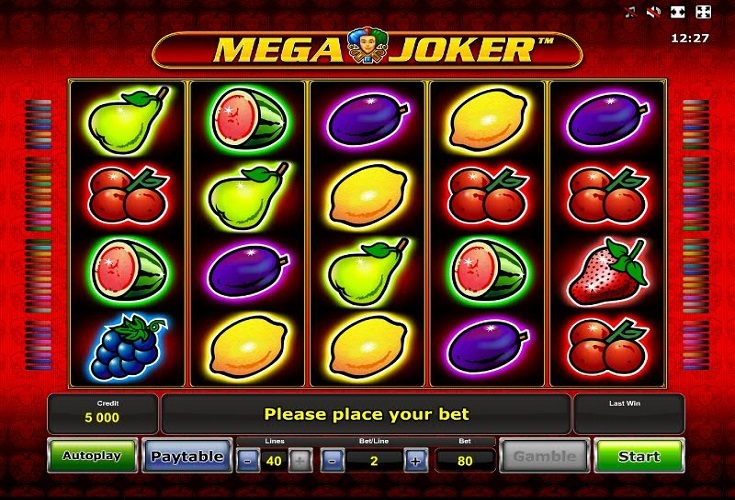Image resolution: width=735 pixels, height=500 pixels.
Task: Raise the Bet/Line amount
Action: pyautogui.click(x=416, y=461)
